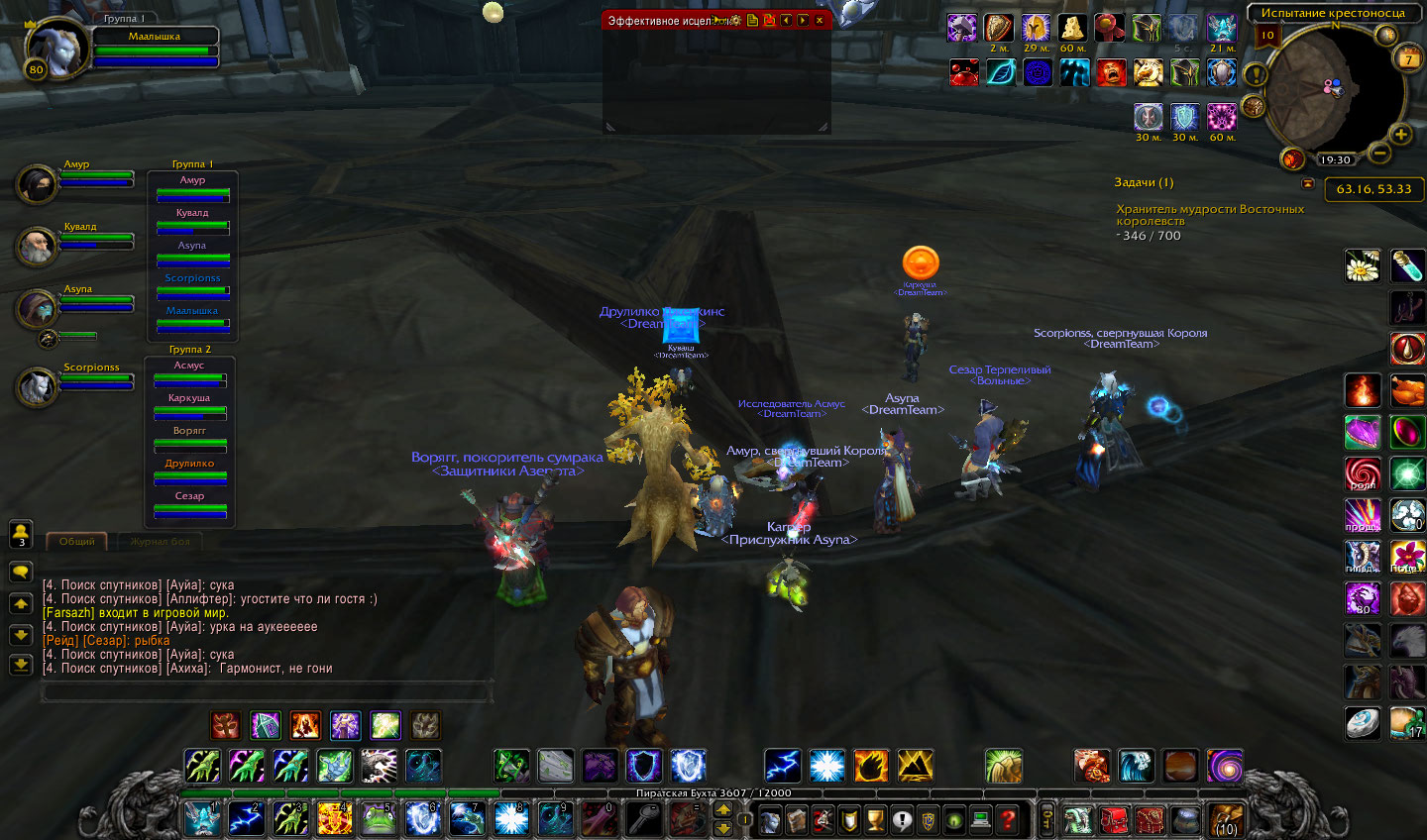Open the golden trophy achievements button

click(875, 819)
